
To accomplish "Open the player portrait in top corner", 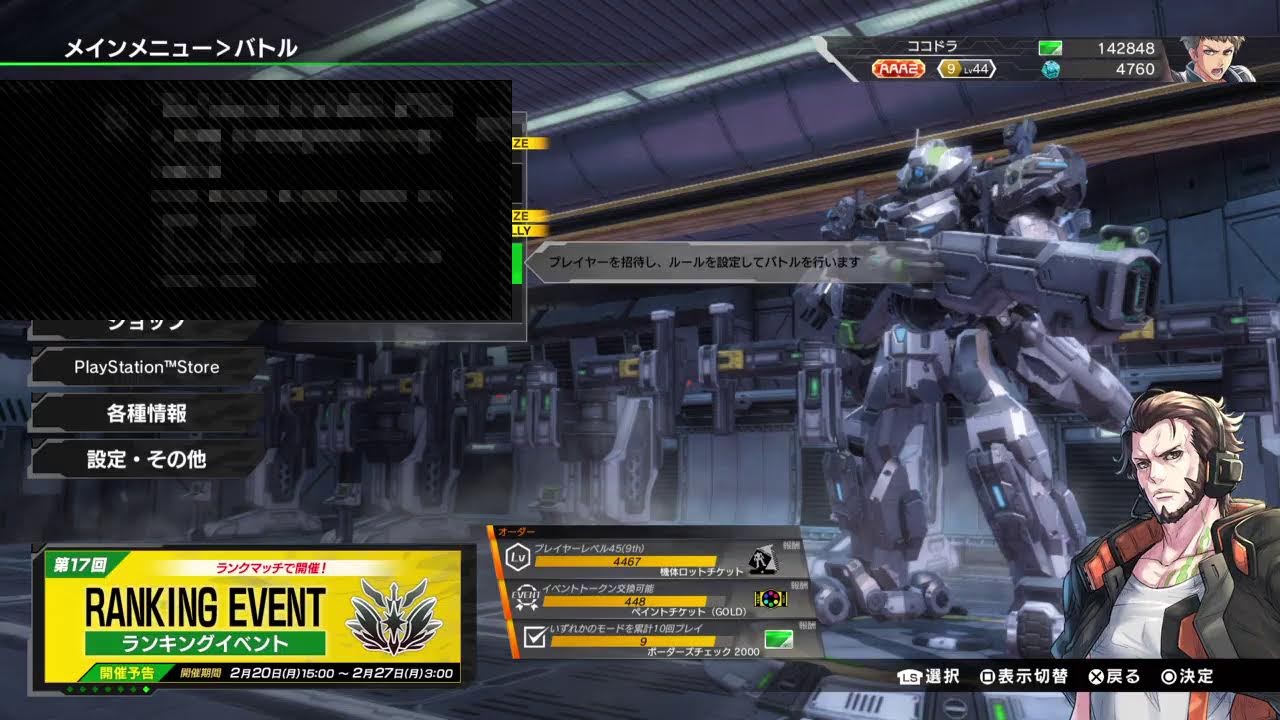I will pyautogui.click(x=1210, y=58).
